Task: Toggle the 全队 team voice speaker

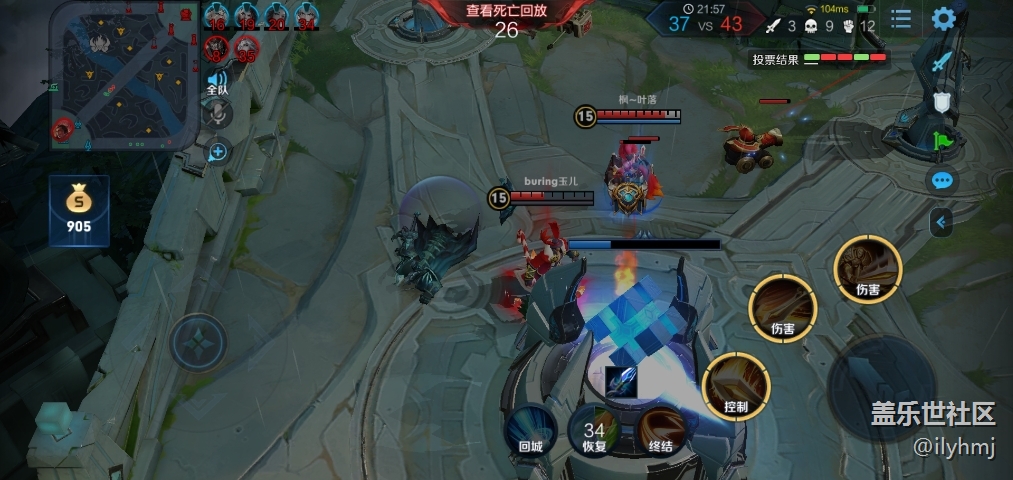Action: click(217, 82)
